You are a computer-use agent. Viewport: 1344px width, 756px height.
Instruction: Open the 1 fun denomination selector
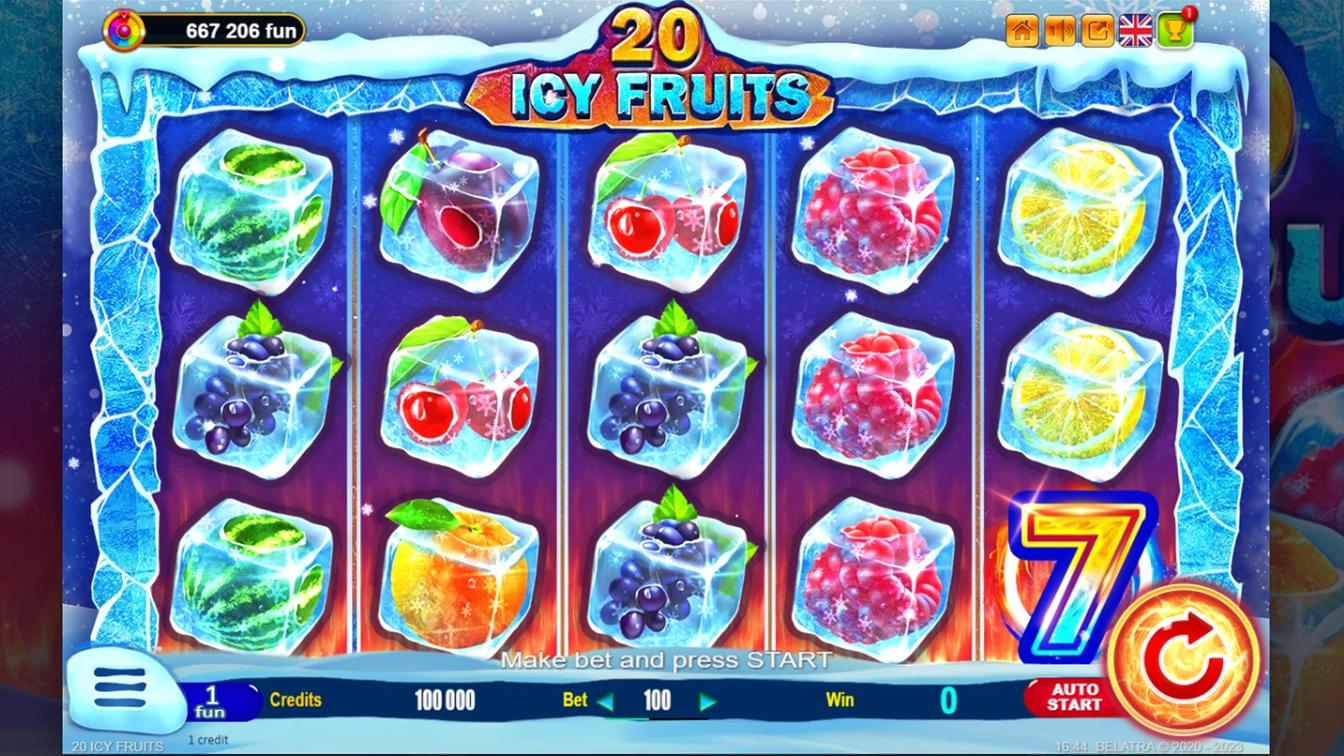[x=212, y=698]
